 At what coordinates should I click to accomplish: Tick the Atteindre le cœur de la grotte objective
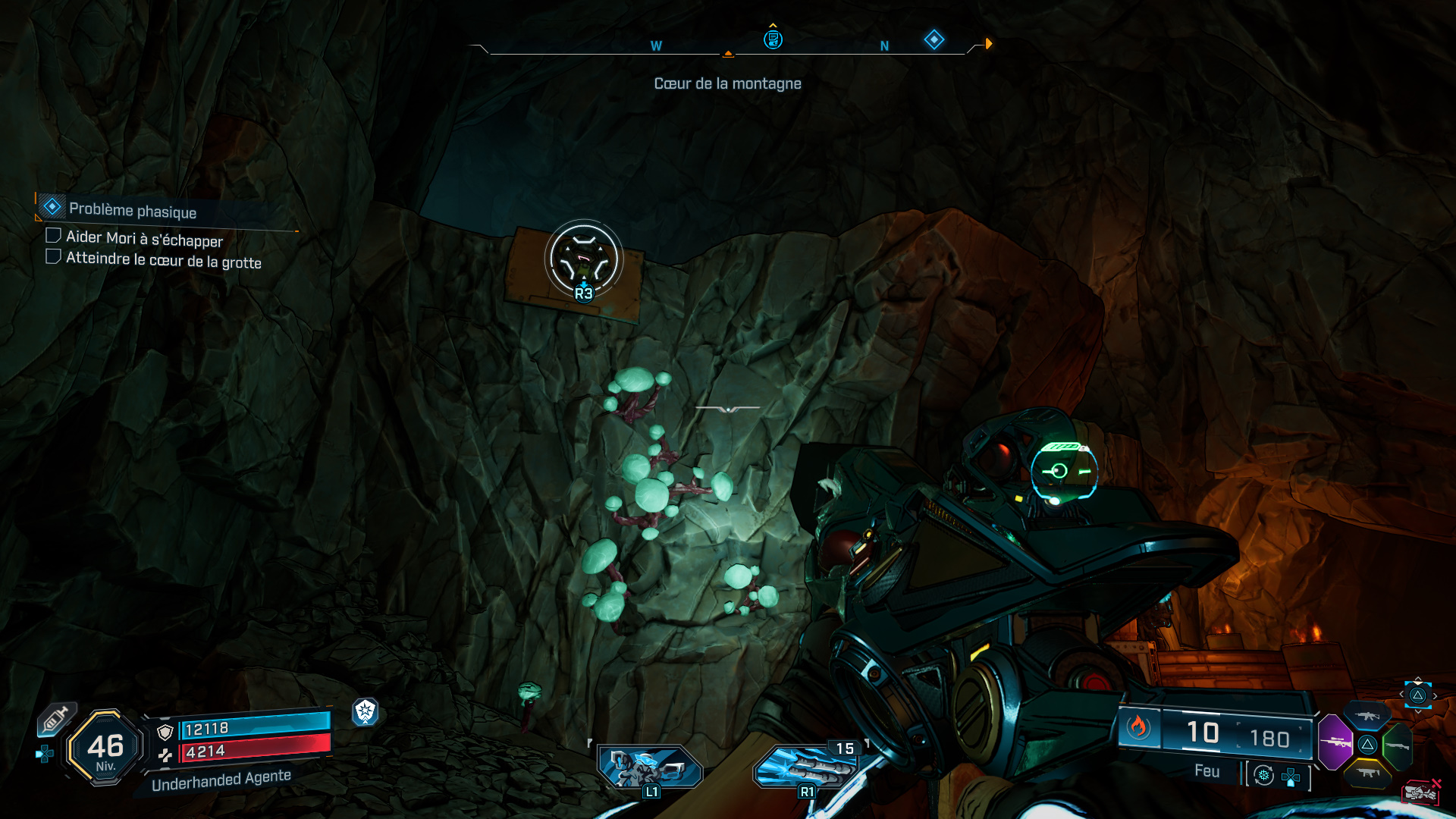pyautogui.click(x=53, y=256)
